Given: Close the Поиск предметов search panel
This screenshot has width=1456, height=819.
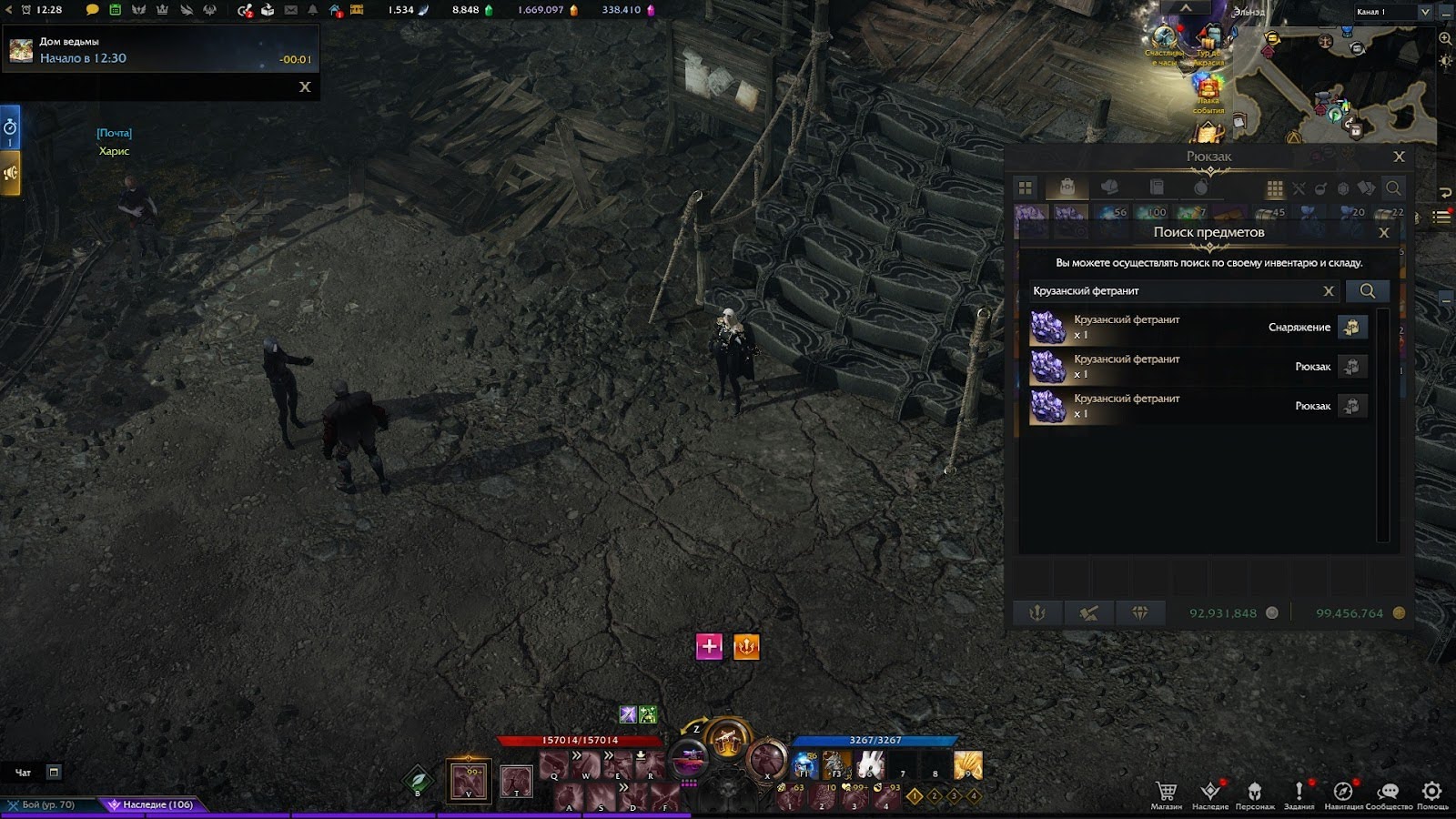Looking at the screenshot, I should pos(1384,233).
